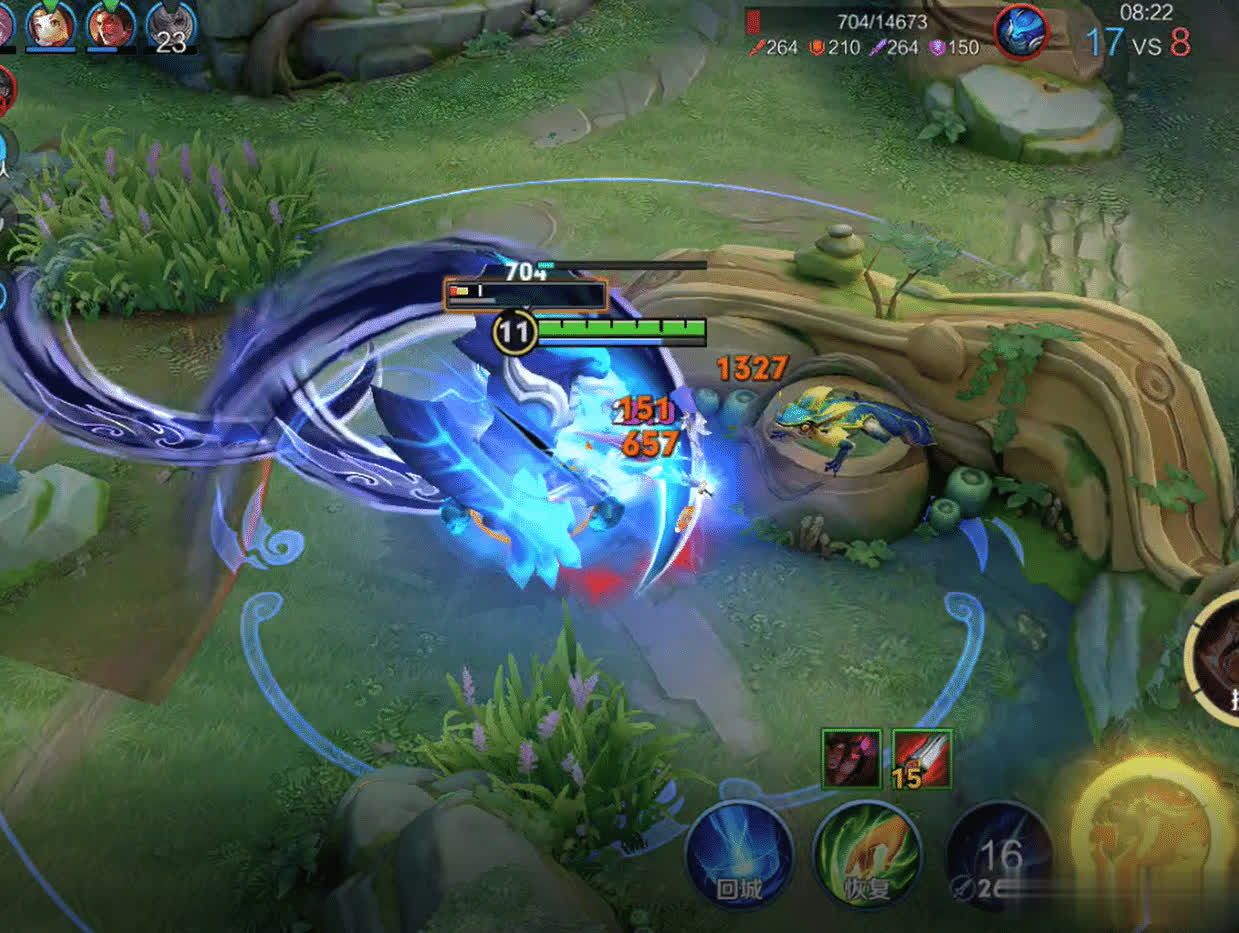1239x933 pixels.
Task: Activate the dark red beast item icon
Action: pyautogui.click(x=851, y=759)
